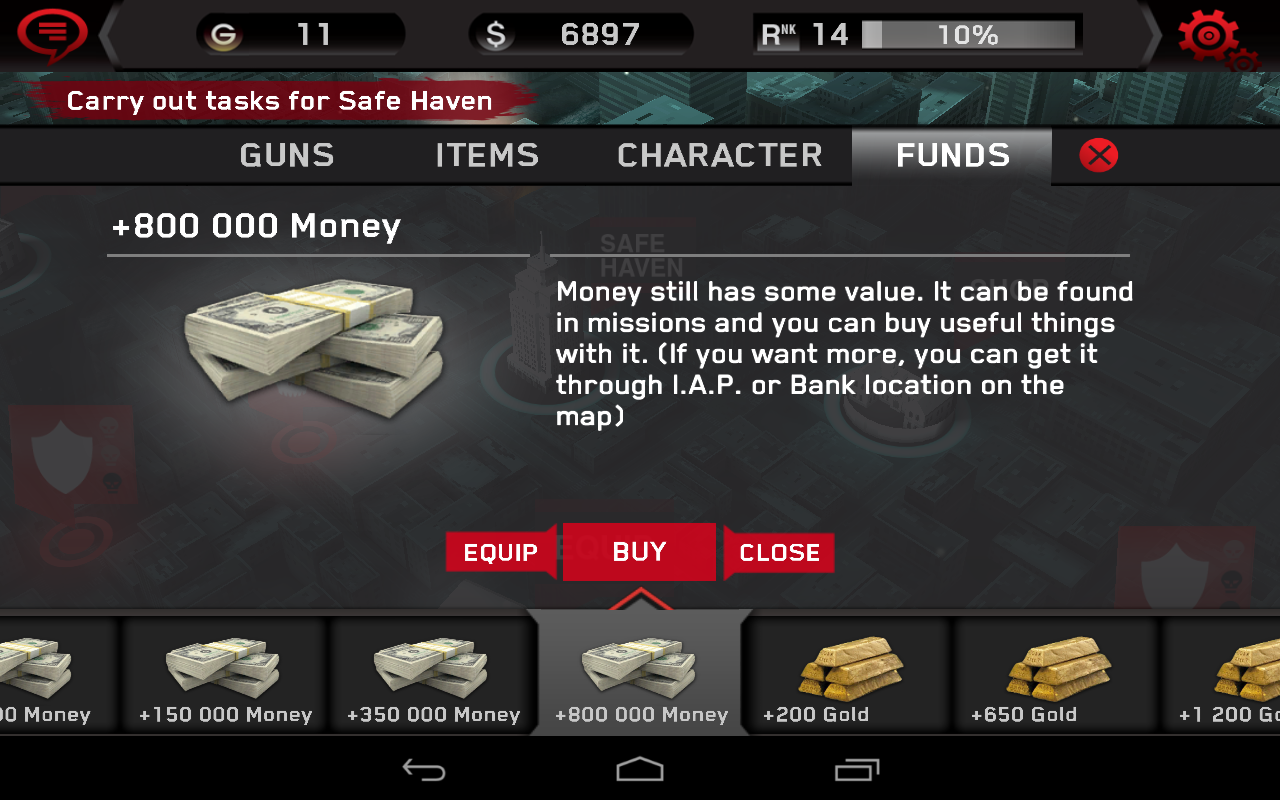Click the gold coin counter icon
Viewport: 1280px width, 800px height.
(222, 32)
